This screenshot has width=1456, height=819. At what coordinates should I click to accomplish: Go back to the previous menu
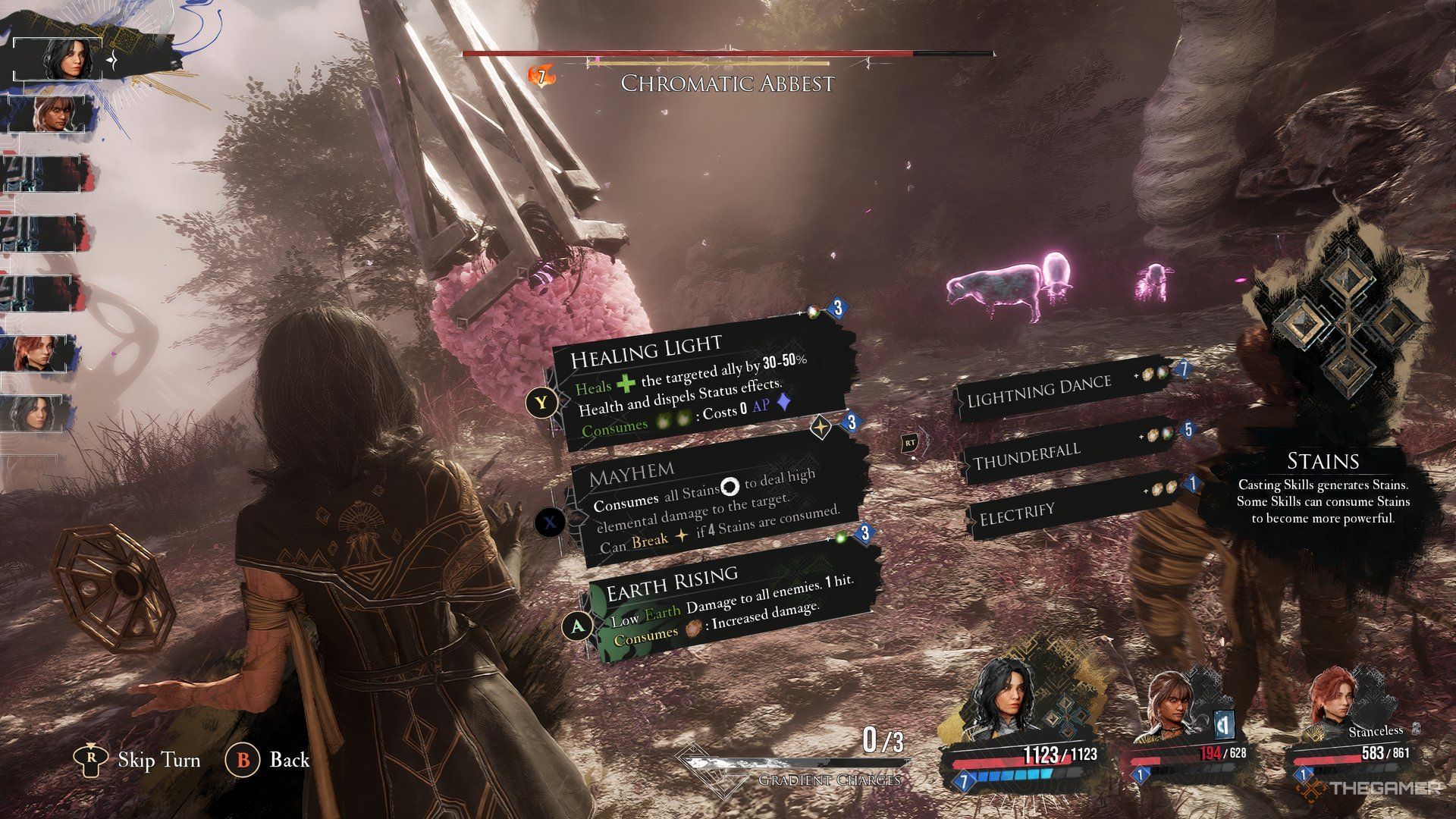[x=269, y=760]
